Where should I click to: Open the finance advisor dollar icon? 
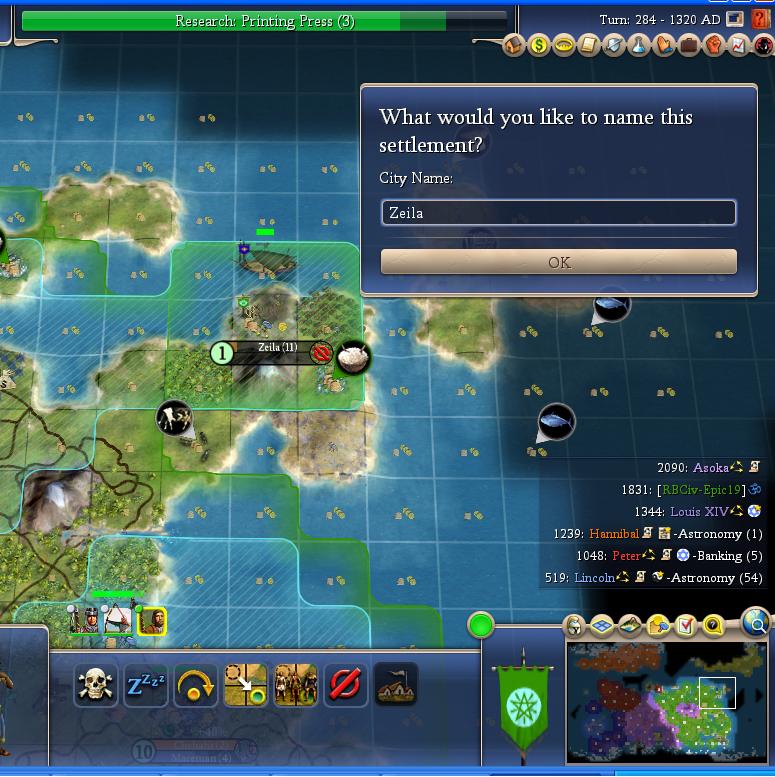point(539,45)
